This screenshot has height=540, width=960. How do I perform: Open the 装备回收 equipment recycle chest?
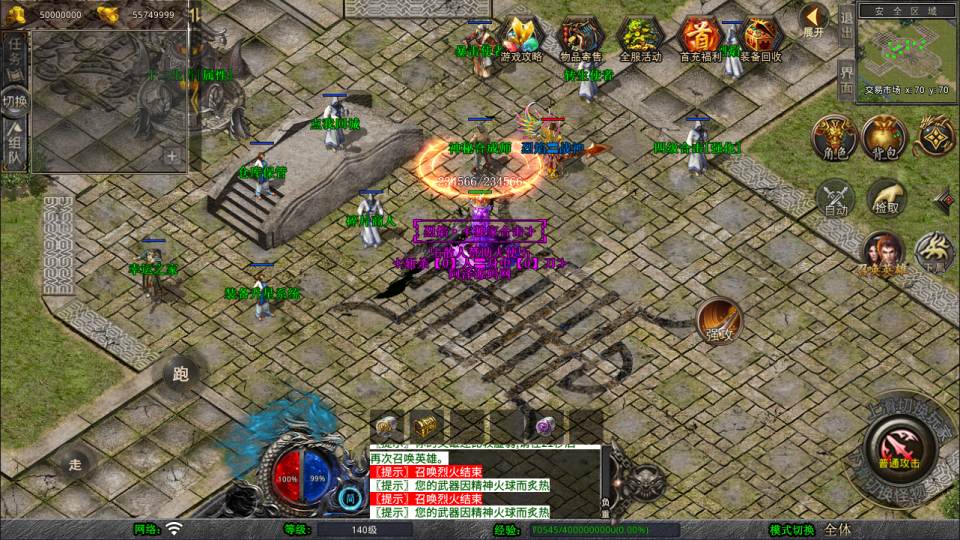761,39
